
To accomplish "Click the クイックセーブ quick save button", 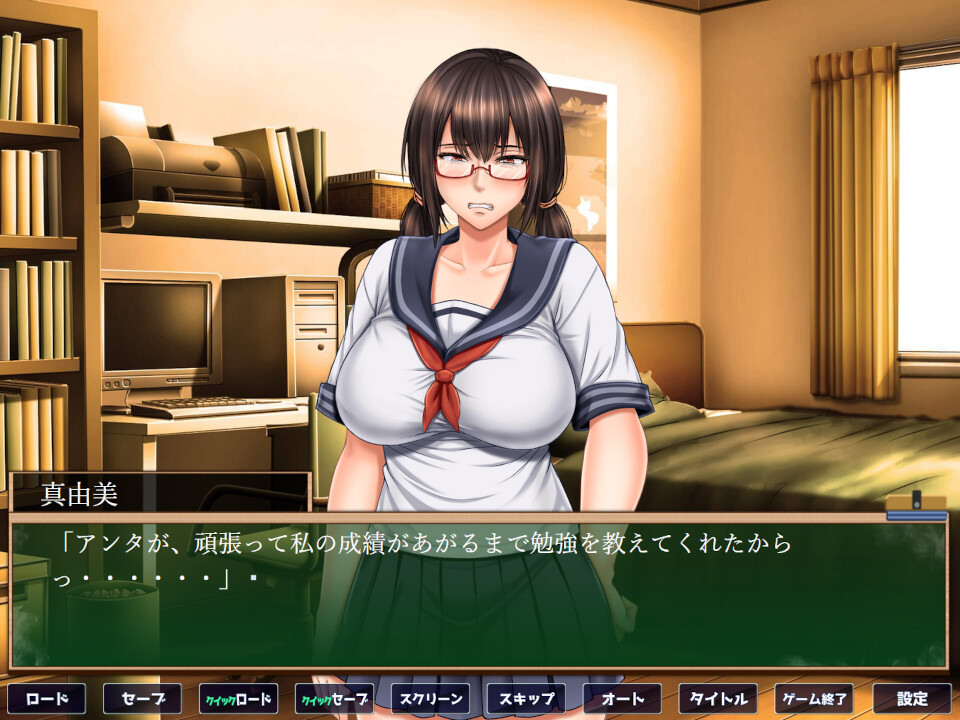I will point(334,698).
